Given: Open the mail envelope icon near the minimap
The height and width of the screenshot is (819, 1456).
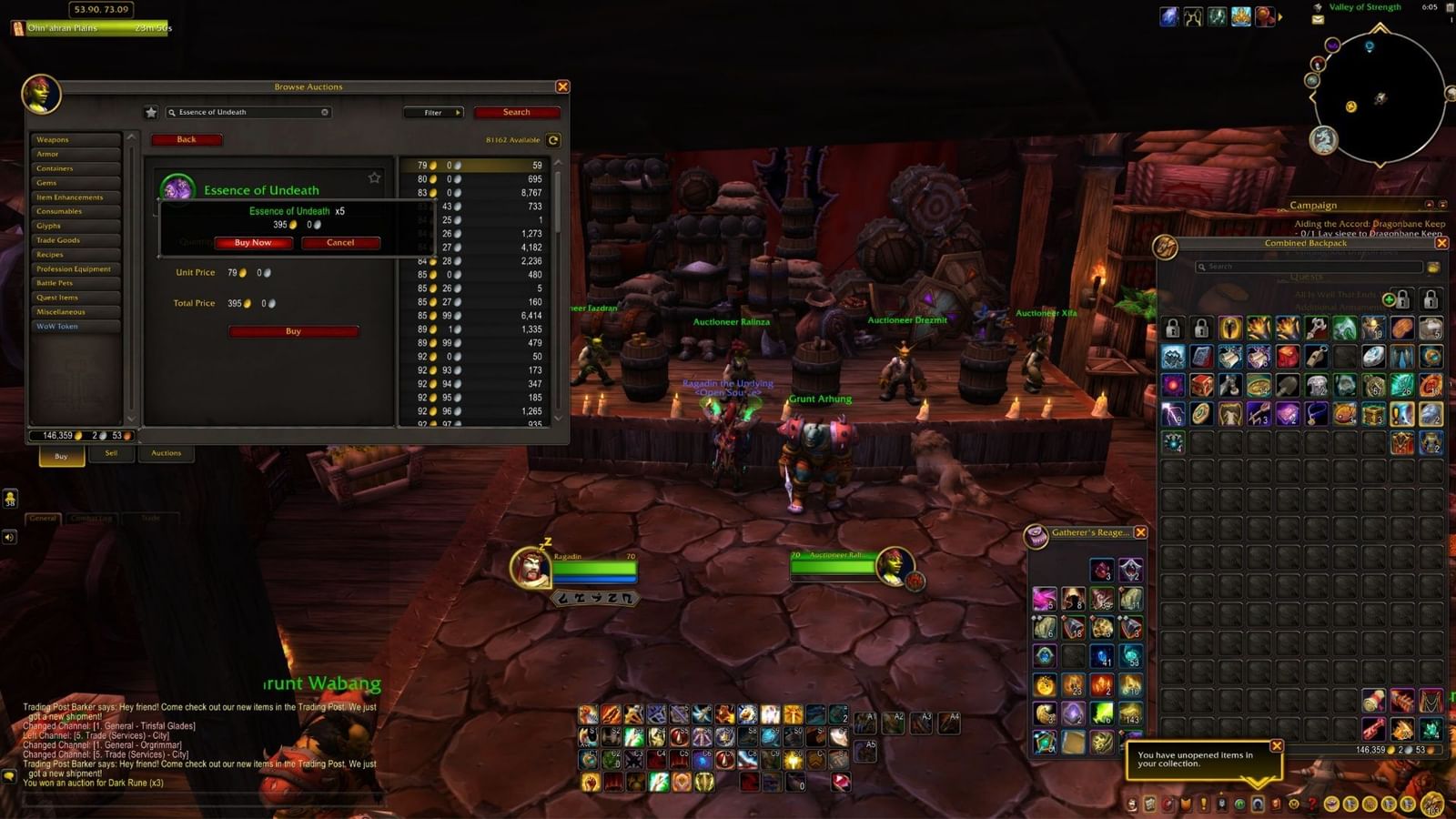Looking at the screenshot, I should click(1318, 19).
